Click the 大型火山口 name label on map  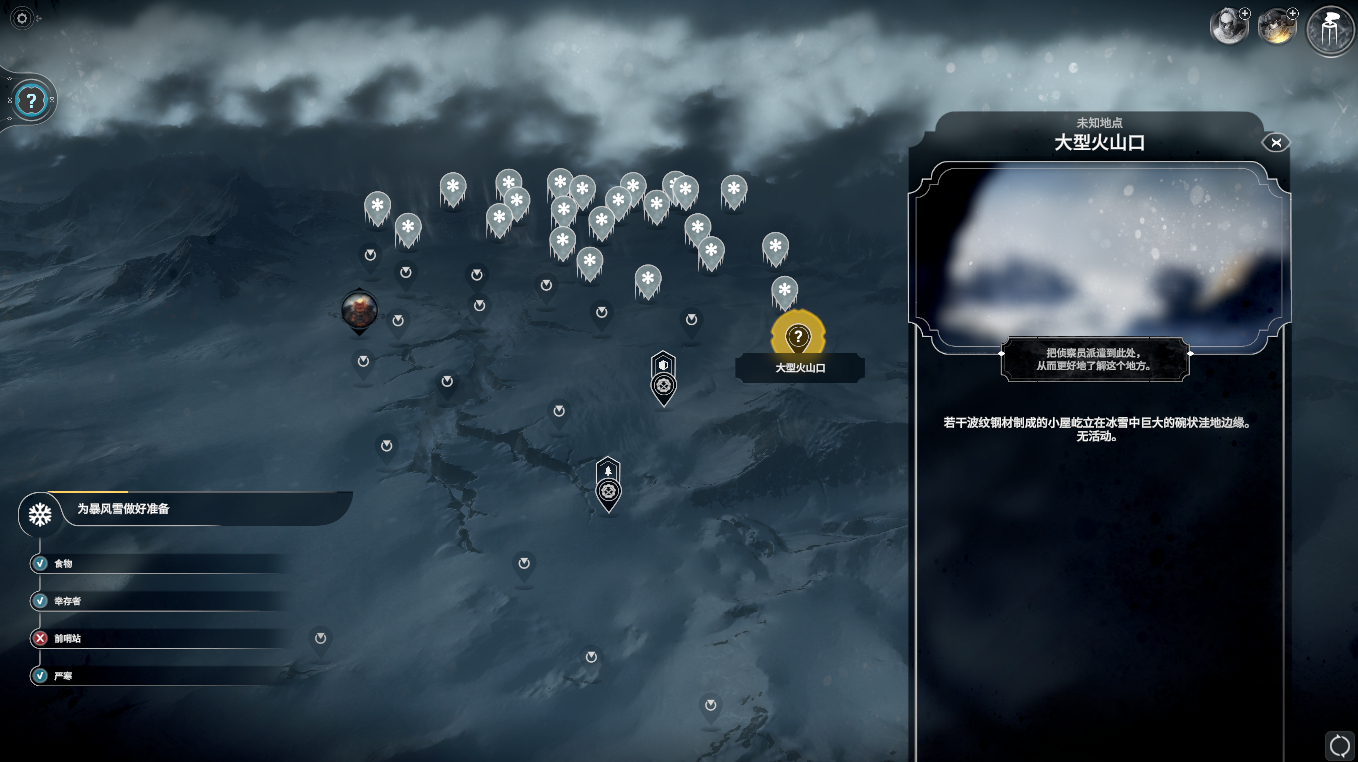[x=800, y=368]
